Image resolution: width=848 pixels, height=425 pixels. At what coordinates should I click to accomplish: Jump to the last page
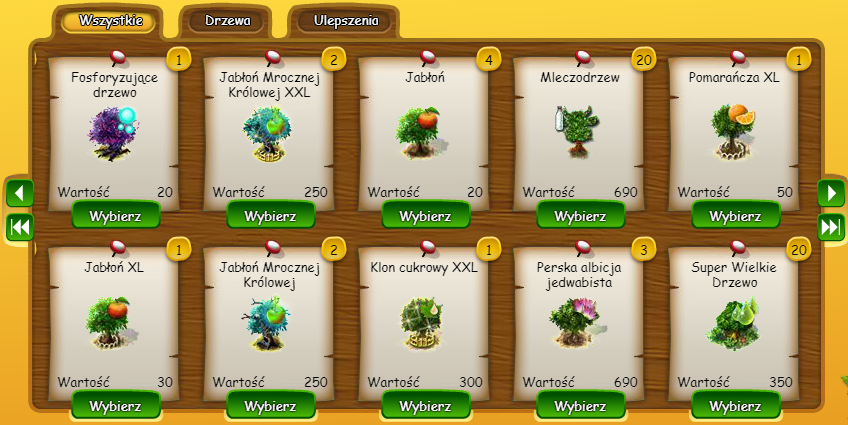tap(831, 227)
